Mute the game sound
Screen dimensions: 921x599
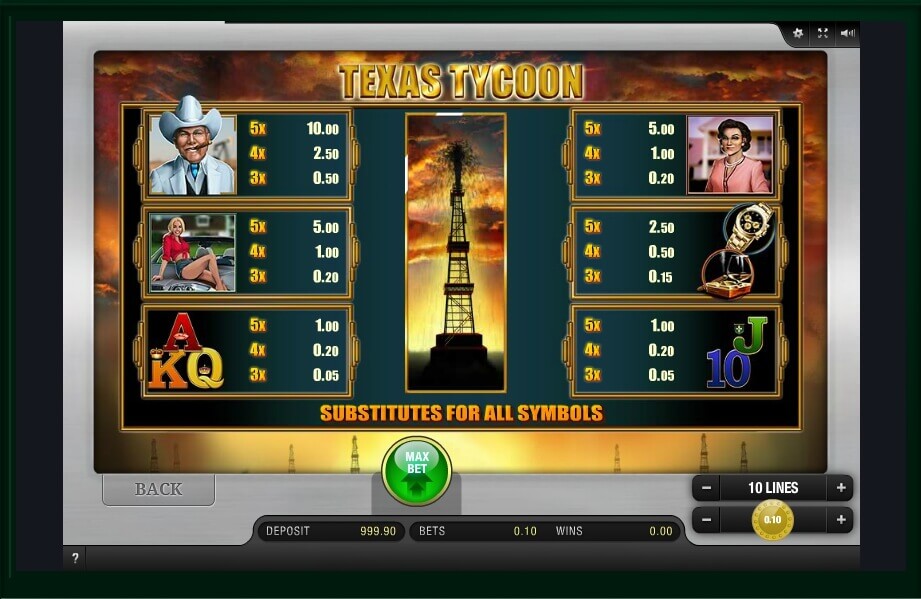pyautogui.click(x=848, y=33)
